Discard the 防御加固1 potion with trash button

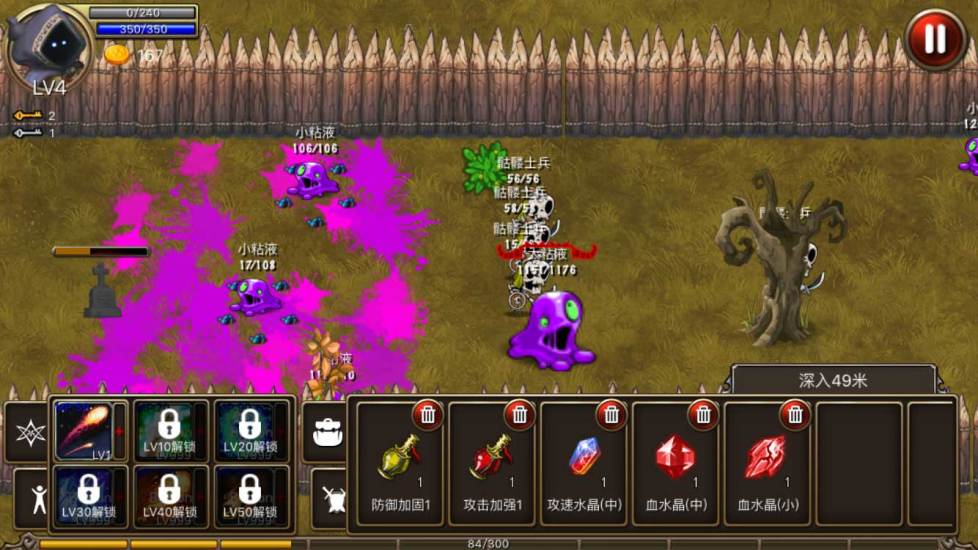428,413
